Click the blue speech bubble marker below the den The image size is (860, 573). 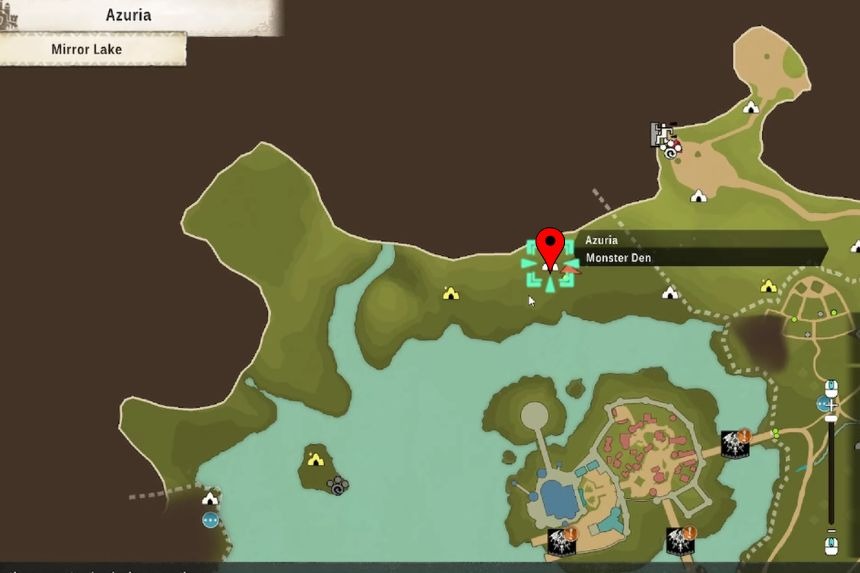coord(210,520)
